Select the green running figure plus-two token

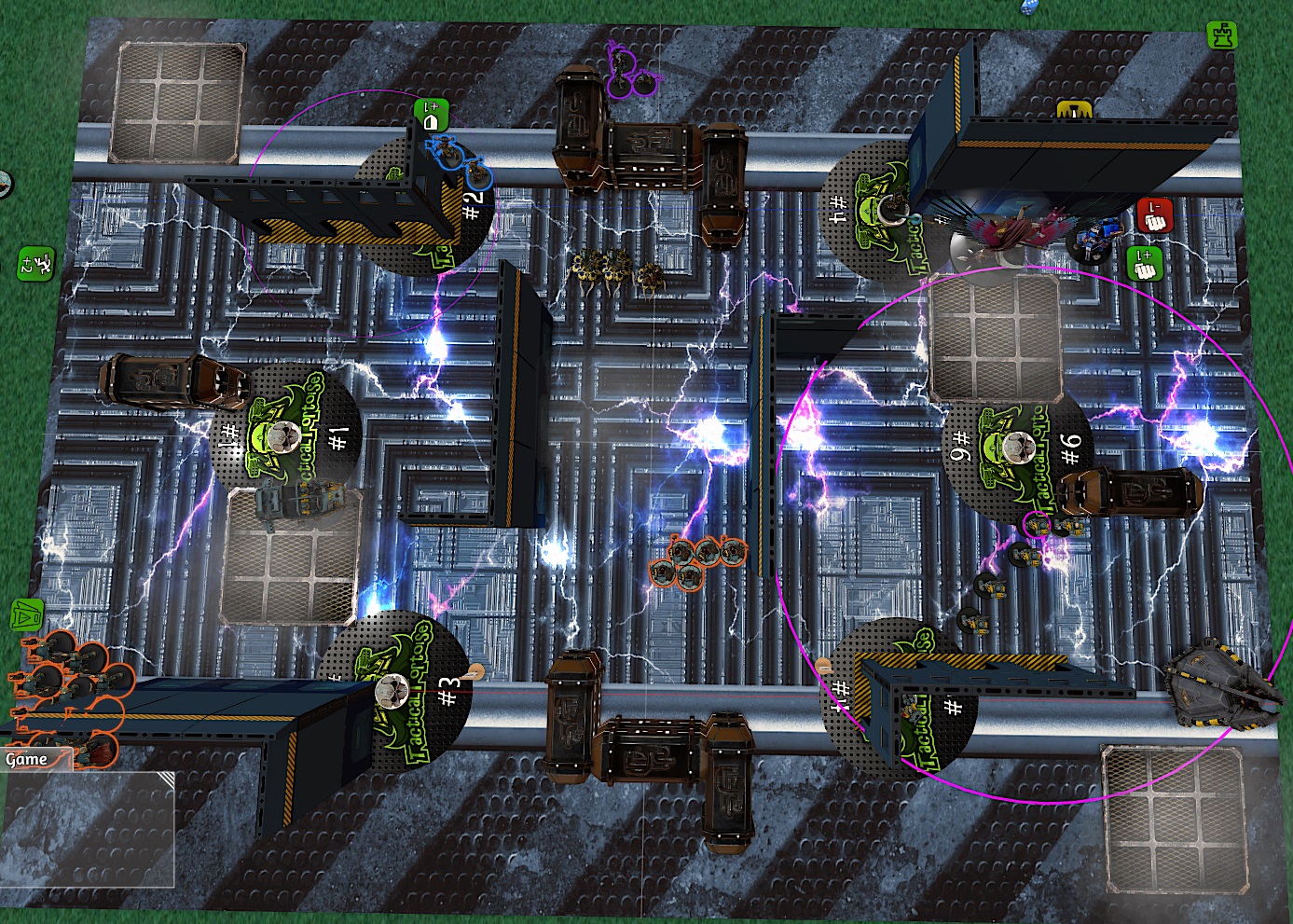pos(35,264)
